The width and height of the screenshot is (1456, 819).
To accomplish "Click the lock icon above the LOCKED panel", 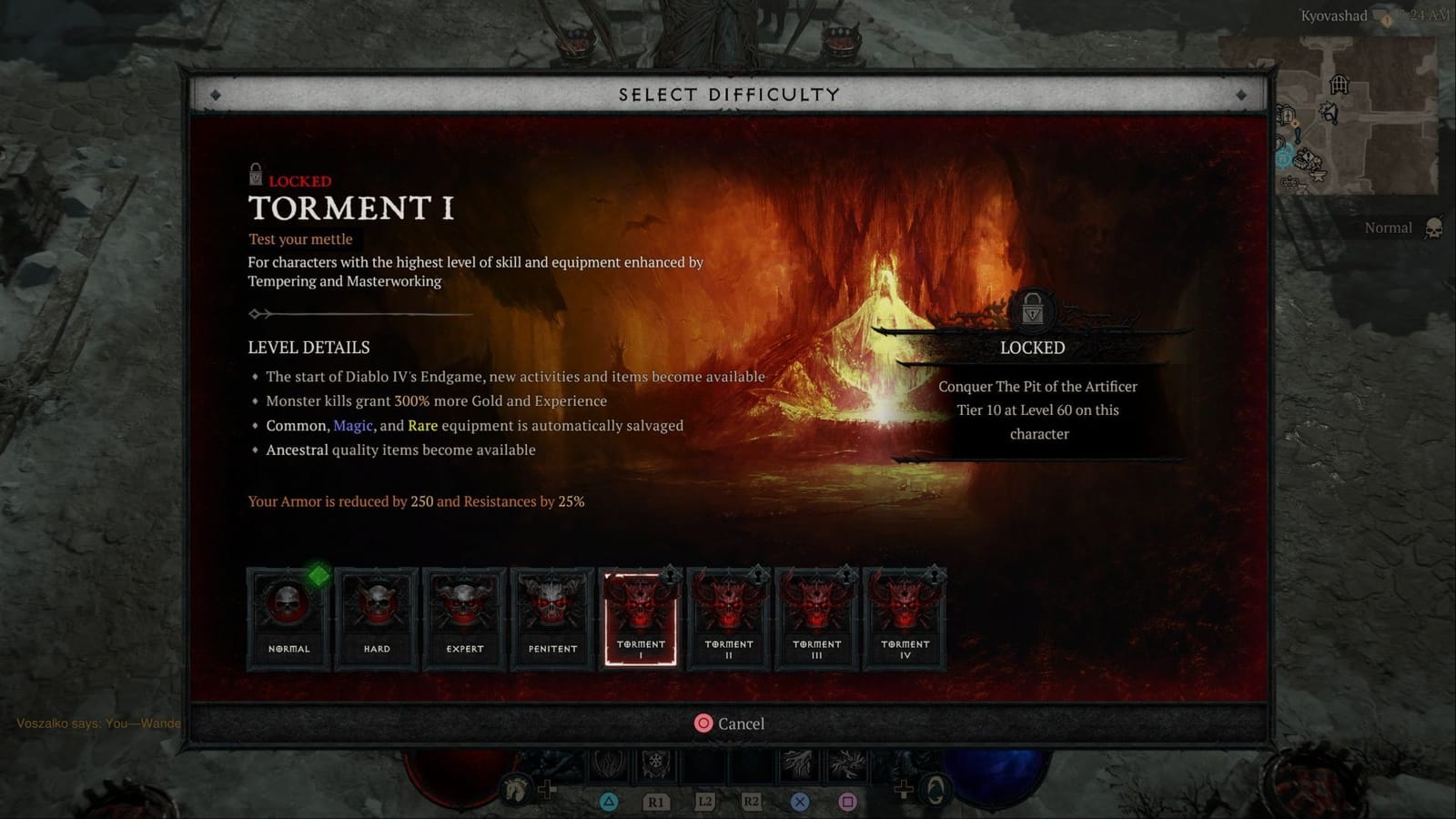I will (x=1033, y=311).
